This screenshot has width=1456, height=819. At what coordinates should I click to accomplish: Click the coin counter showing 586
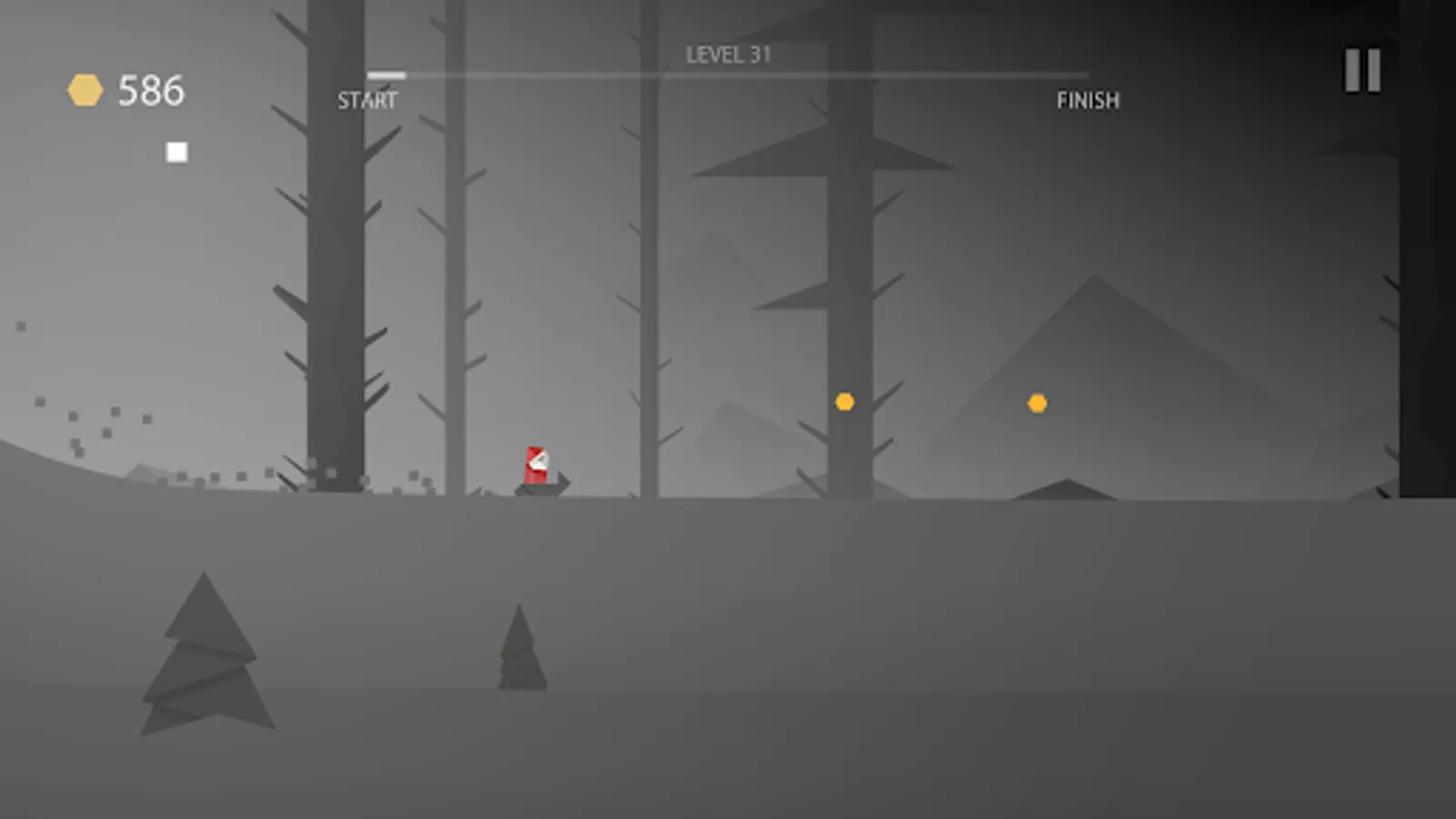coord(151,89)
